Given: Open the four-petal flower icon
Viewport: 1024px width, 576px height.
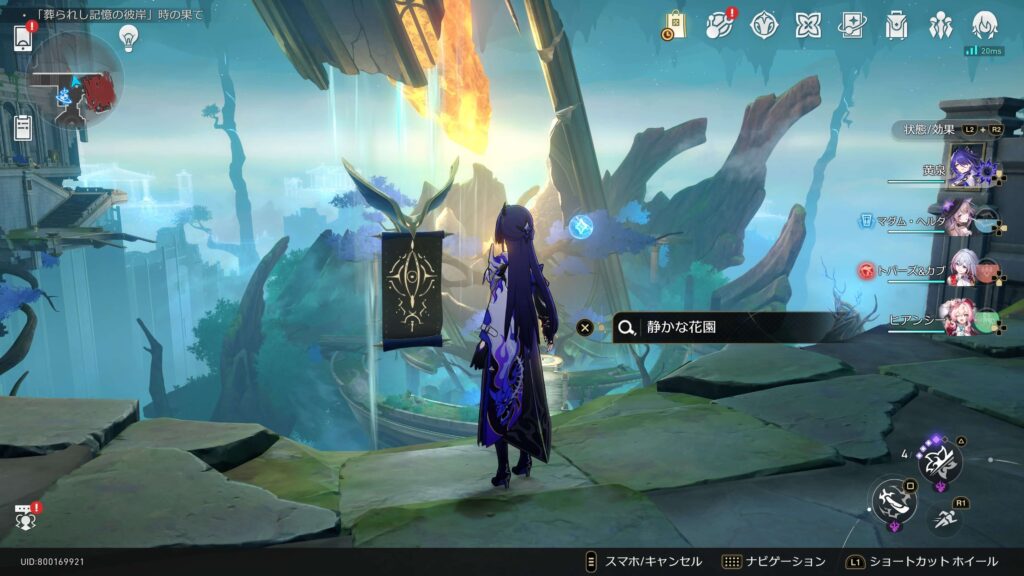Looking at the screenshot, I should point(808,25).
